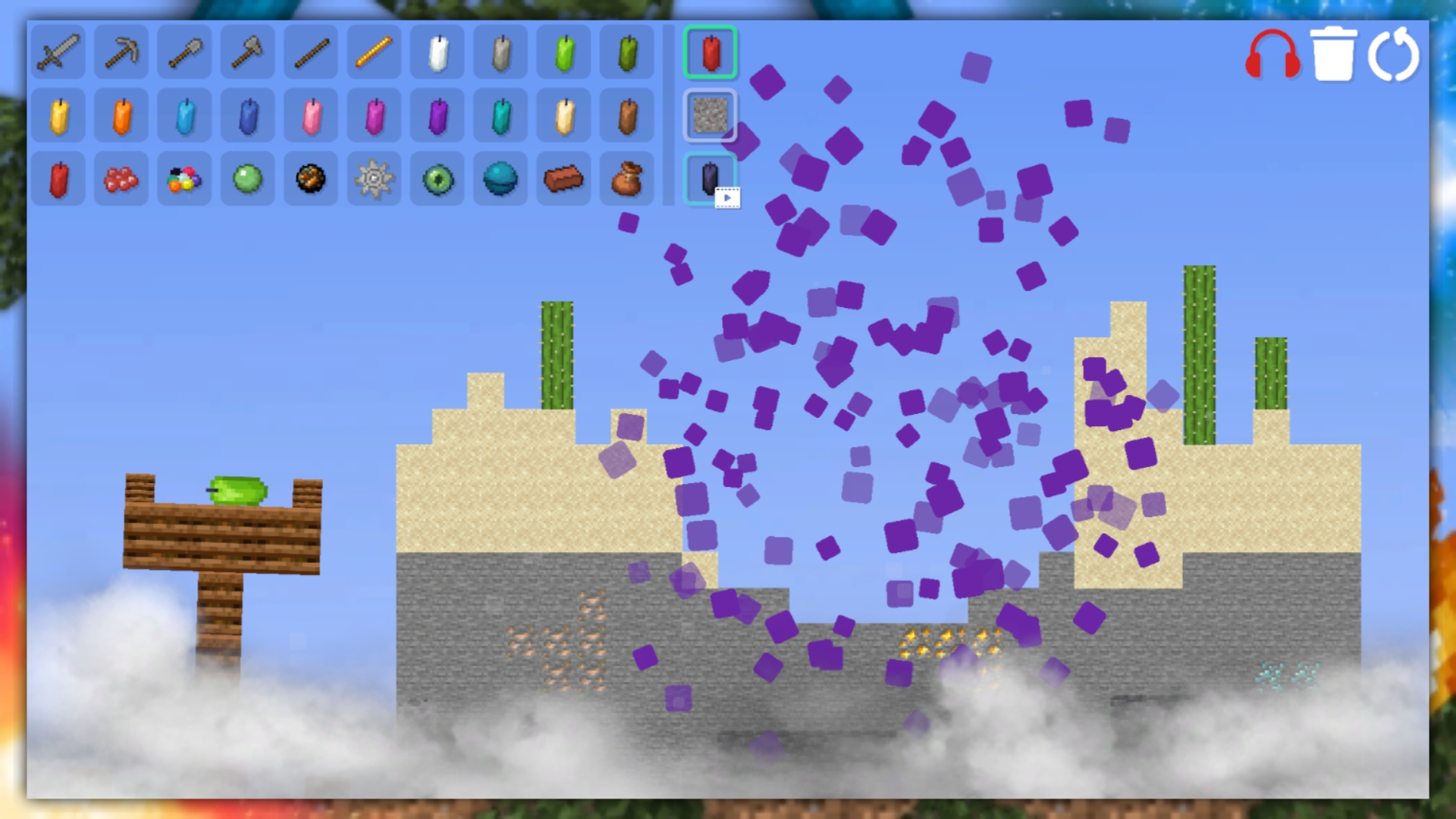The height and width of the screenshot is (819, 1456).
Task: Toggle the gravel slot selection
Action: [710, 116]
